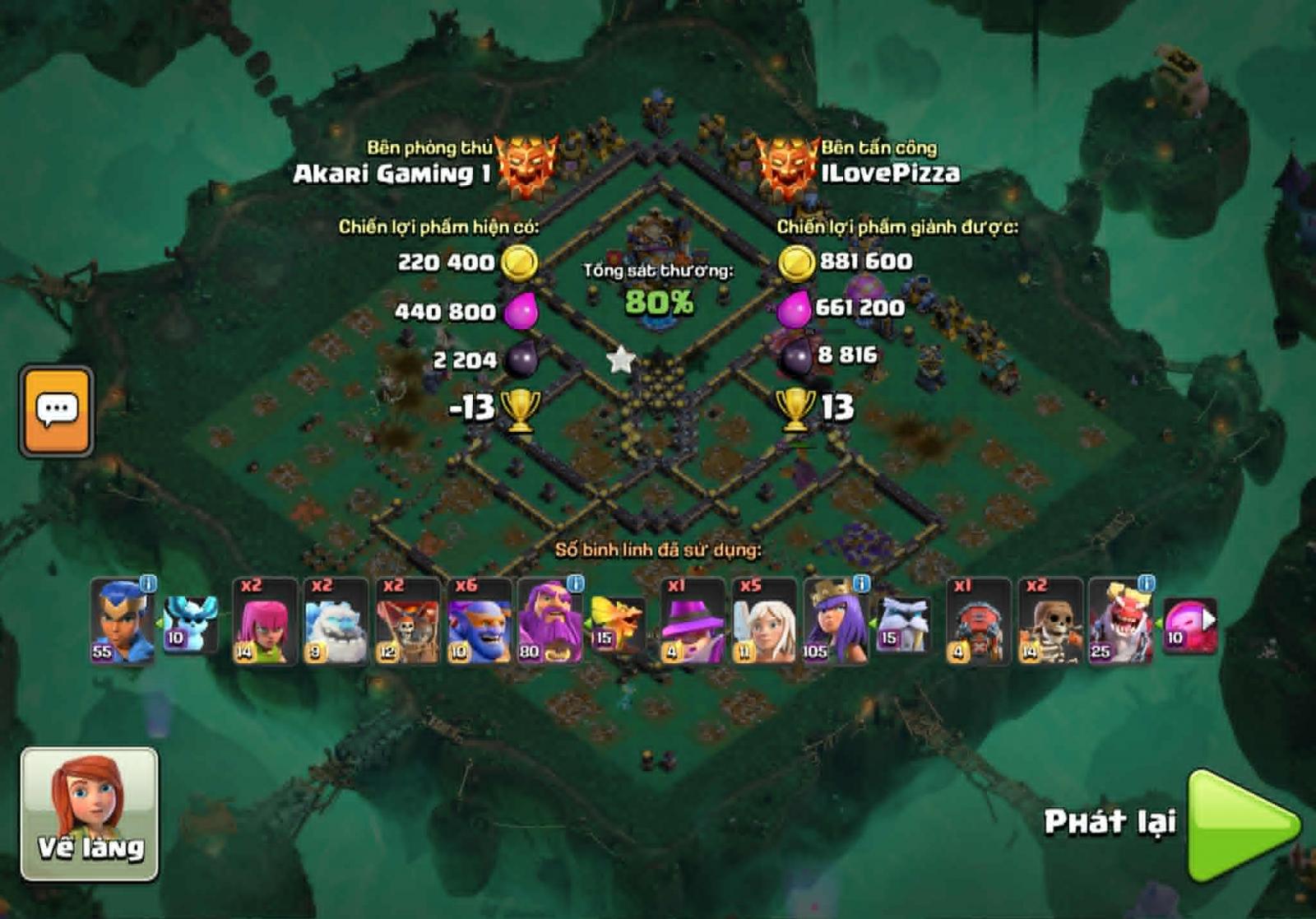Select the red Wall Breaker-style troop card
This screenshot has height=919, width=1316.
pos(979,622)
